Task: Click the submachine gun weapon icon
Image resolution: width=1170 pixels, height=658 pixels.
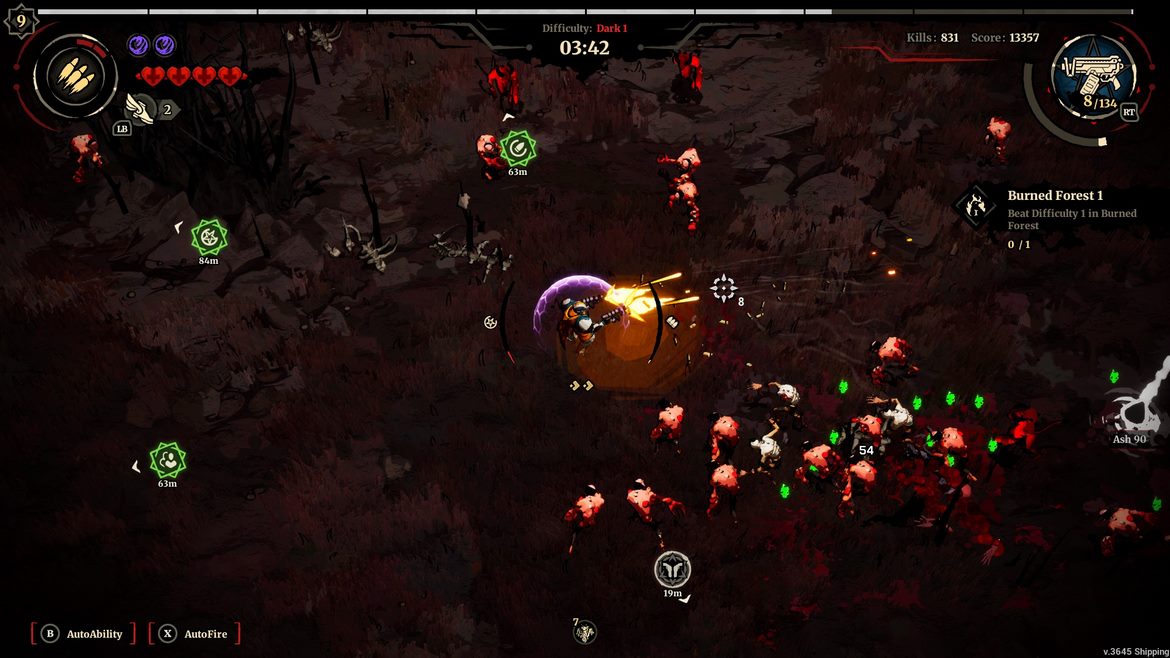Action: (x=1093, y=70)
